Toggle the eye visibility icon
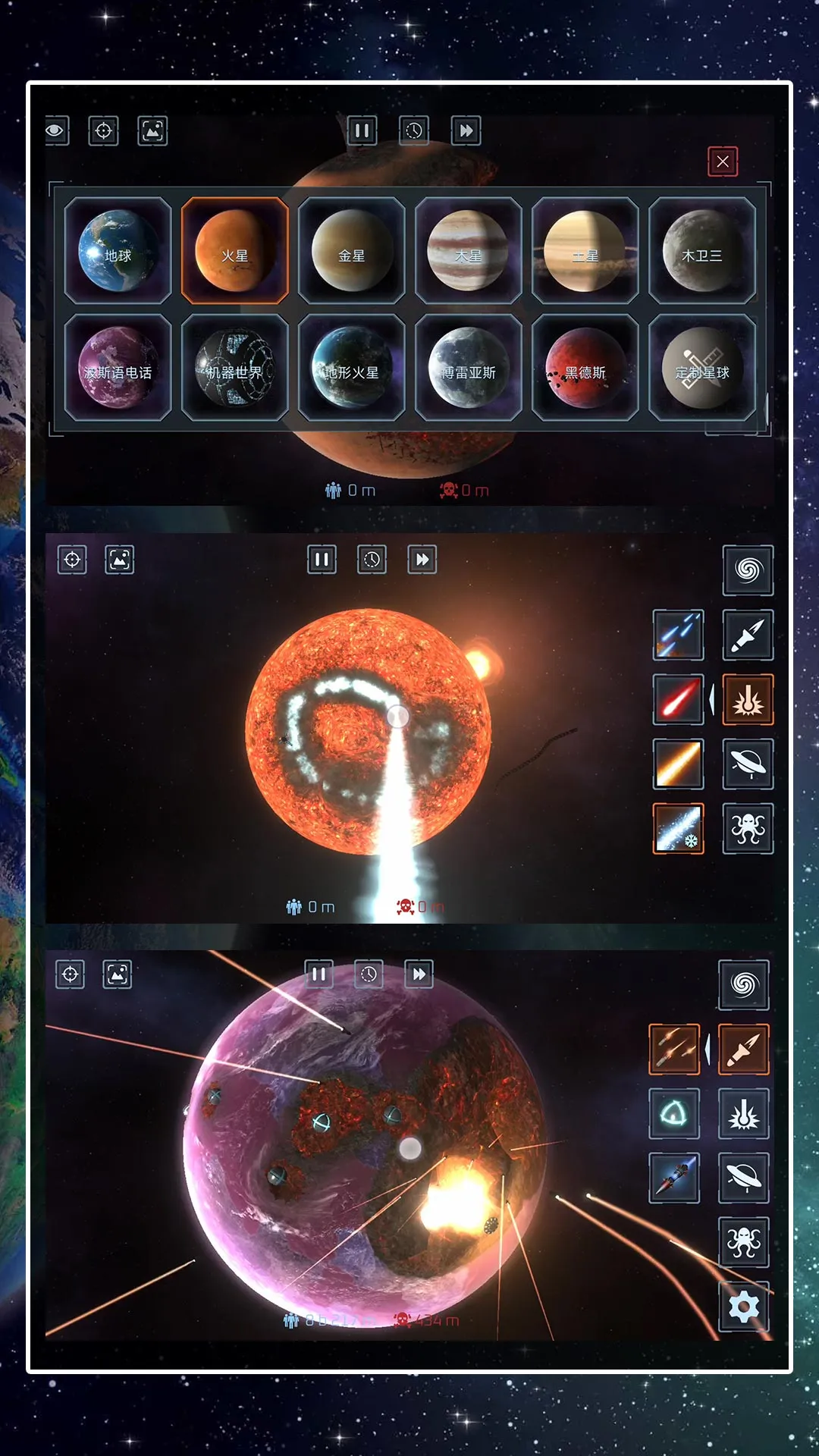The width and height of the screenshot is (819, 1456). point(55,130)
